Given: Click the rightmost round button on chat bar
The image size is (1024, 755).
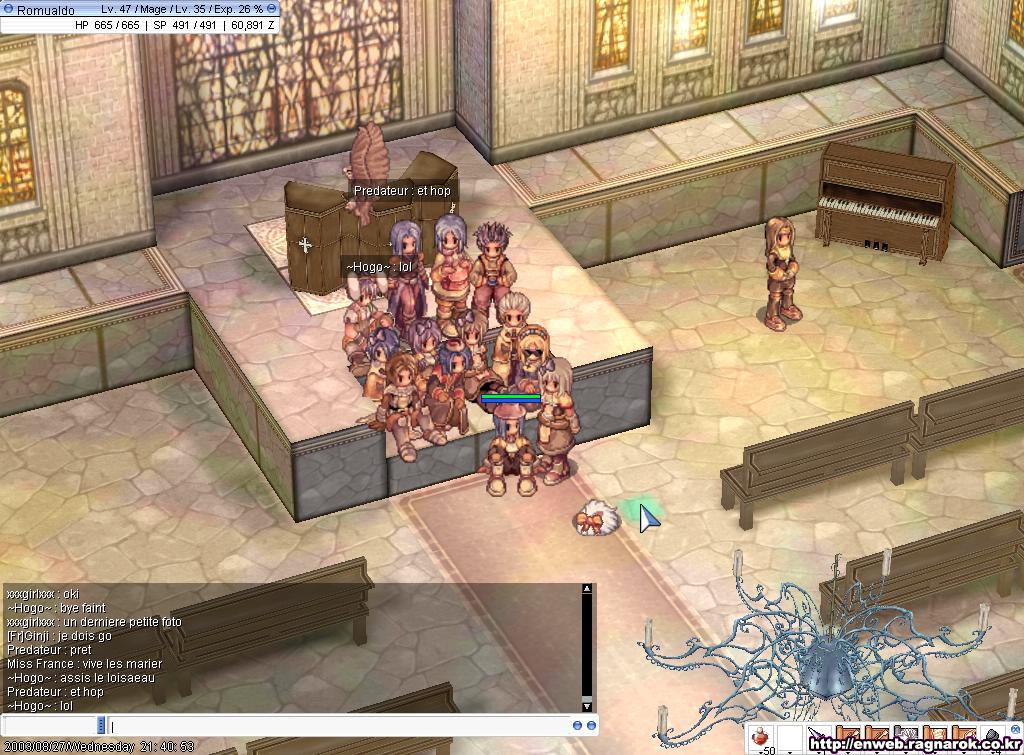Looking at the screenshot, I should tap(591, 725).
